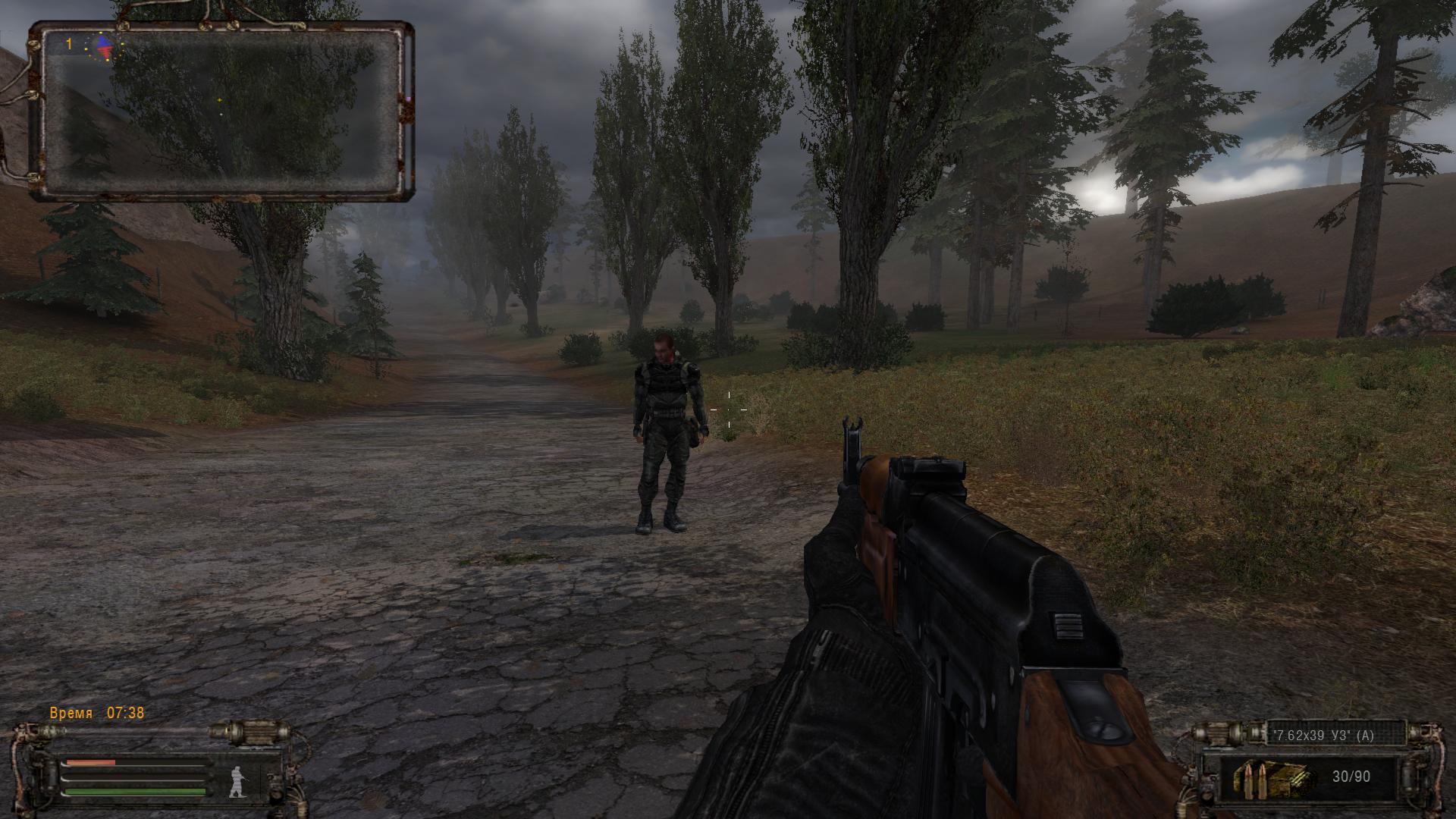Click the 7.62x39 ammo type label
The image size is (1456, 819).
(x=1323, y=736)
